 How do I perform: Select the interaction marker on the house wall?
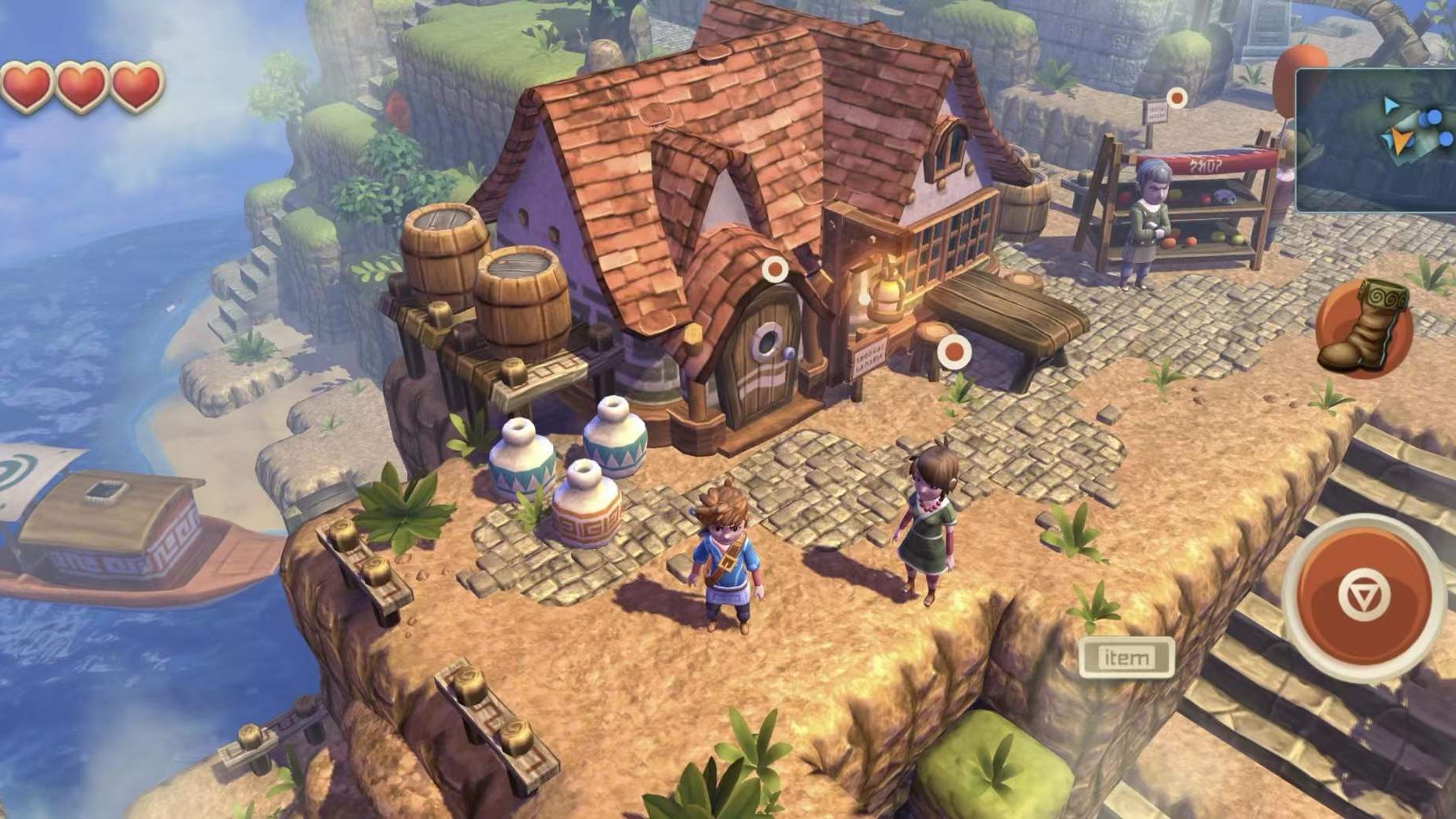click(776, 270)
